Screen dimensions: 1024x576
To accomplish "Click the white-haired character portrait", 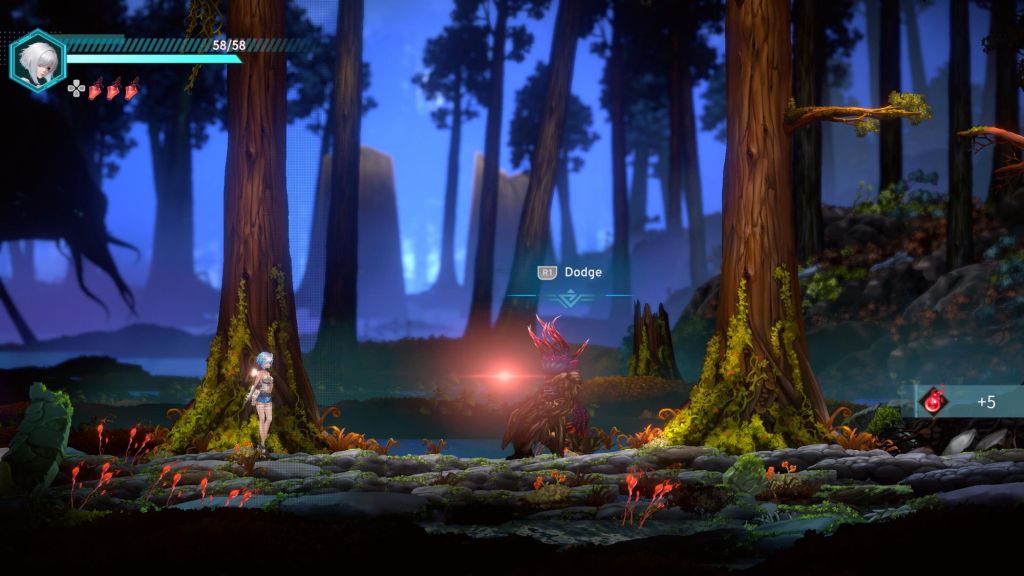I will (37, 59).
